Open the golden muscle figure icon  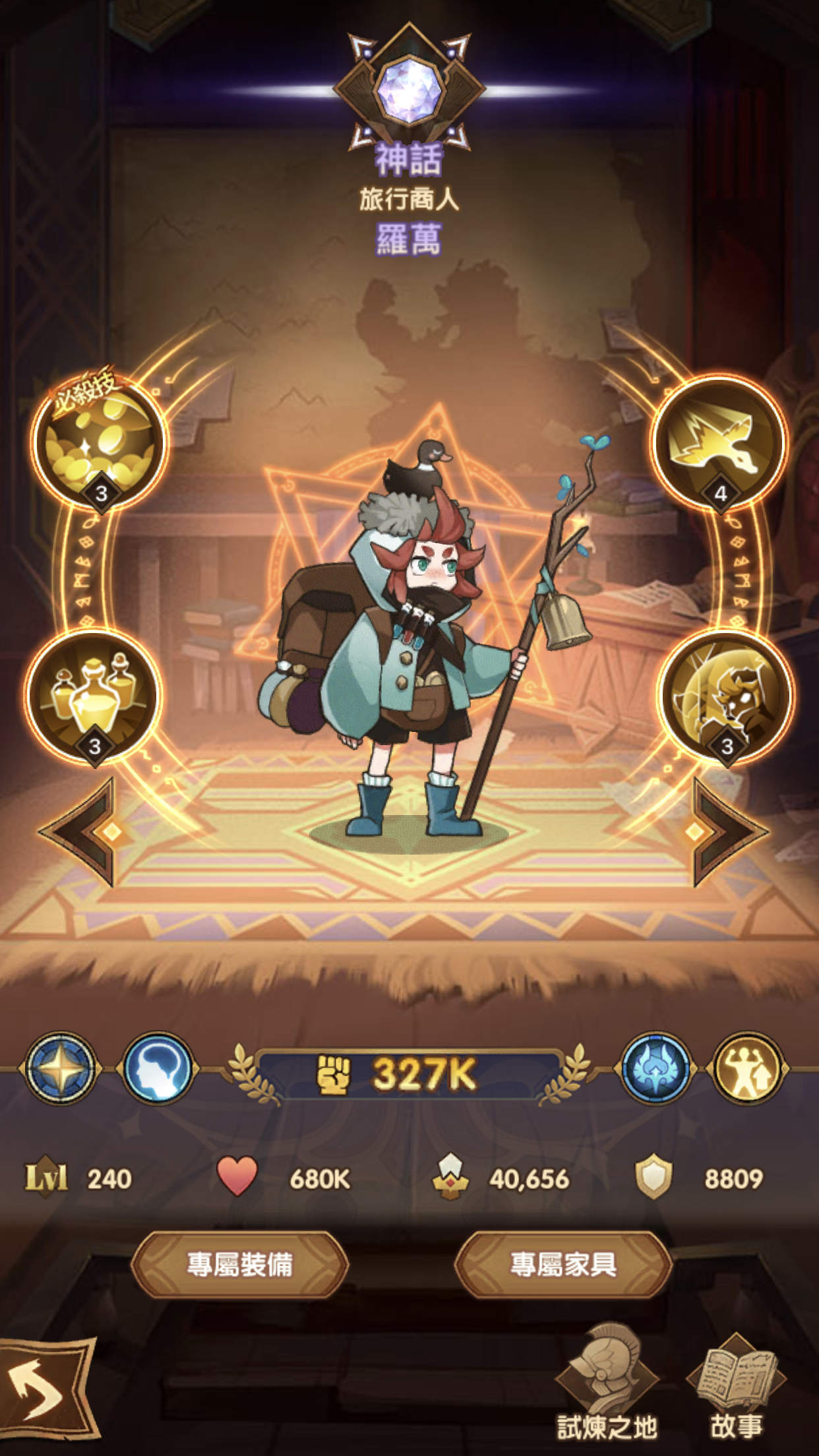[x=747, y=1068]
